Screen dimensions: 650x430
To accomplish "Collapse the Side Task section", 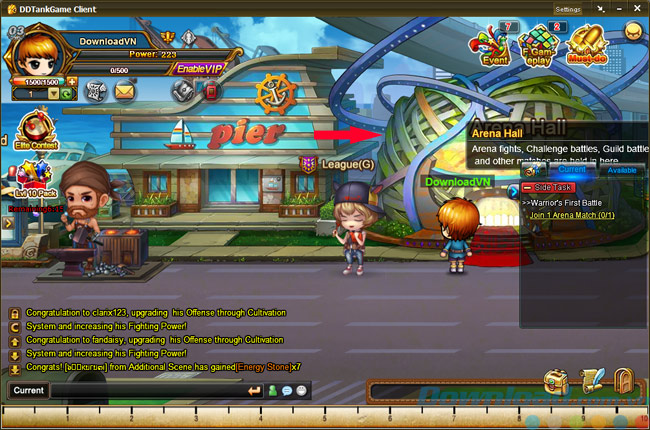I will click(x=527, y=187).
